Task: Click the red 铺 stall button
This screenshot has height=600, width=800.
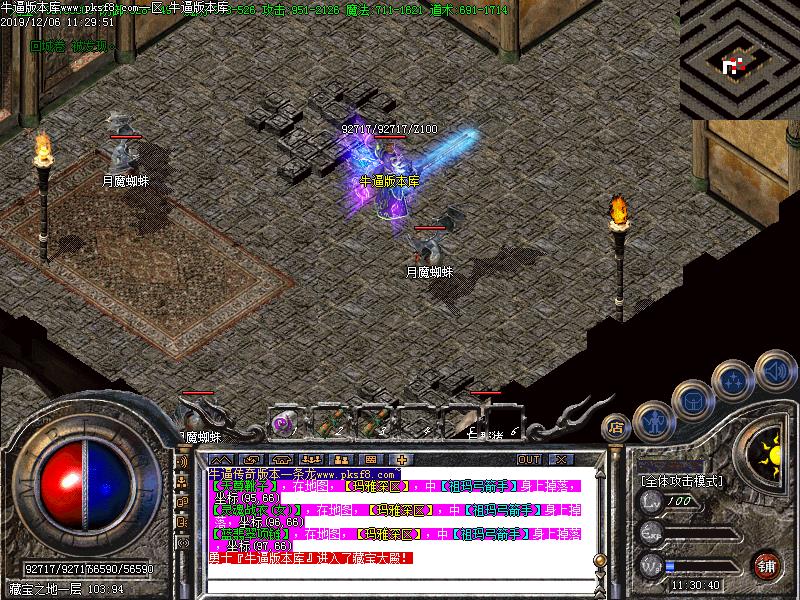Action: coord(767,563)
